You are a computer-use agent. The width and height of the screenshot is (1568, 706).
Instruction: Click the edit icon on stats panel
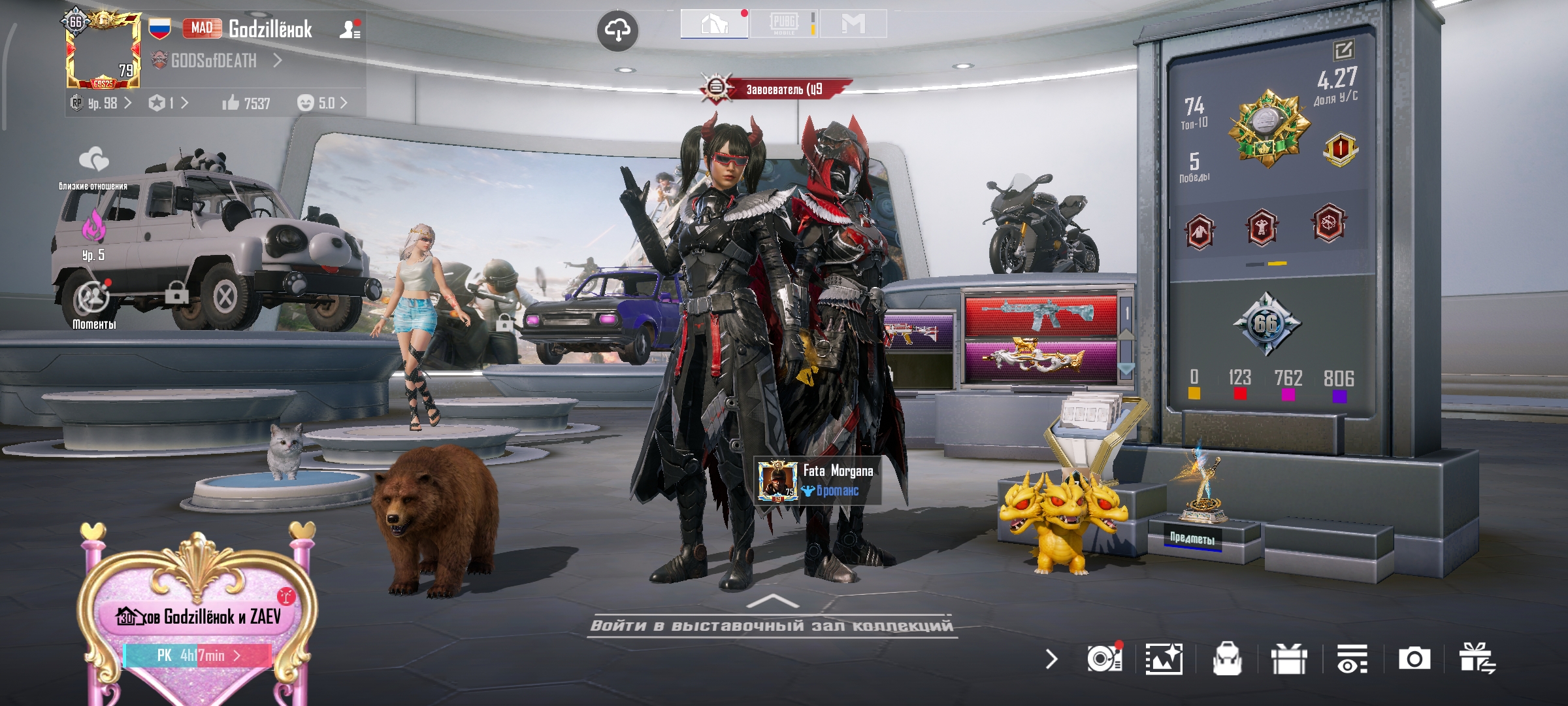(x=1343, y=50)
